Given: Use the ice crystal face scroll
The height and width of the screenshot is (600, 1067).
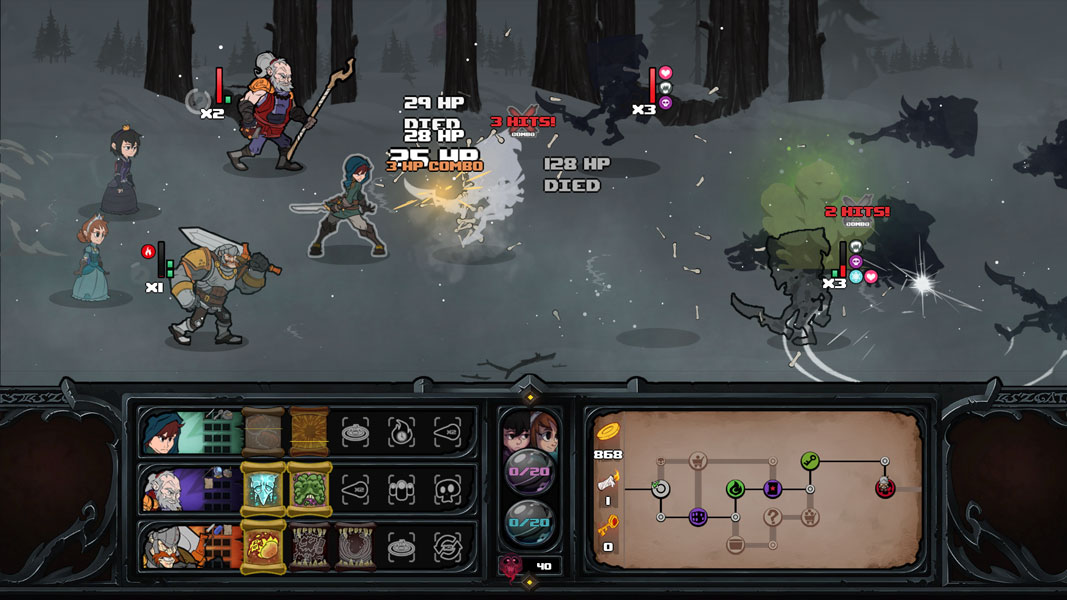Looking at the screenshot, I should (x=263, y=489).
